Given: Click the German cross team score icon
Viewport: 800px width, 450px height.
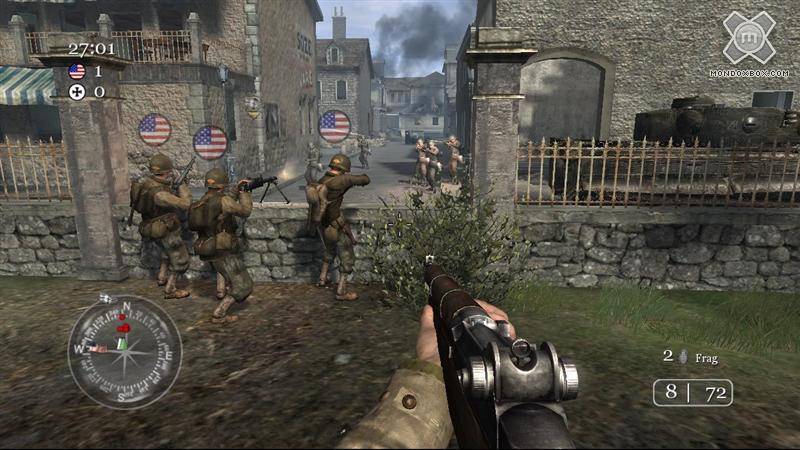Looking at the screenshot, I should [77, 91].
